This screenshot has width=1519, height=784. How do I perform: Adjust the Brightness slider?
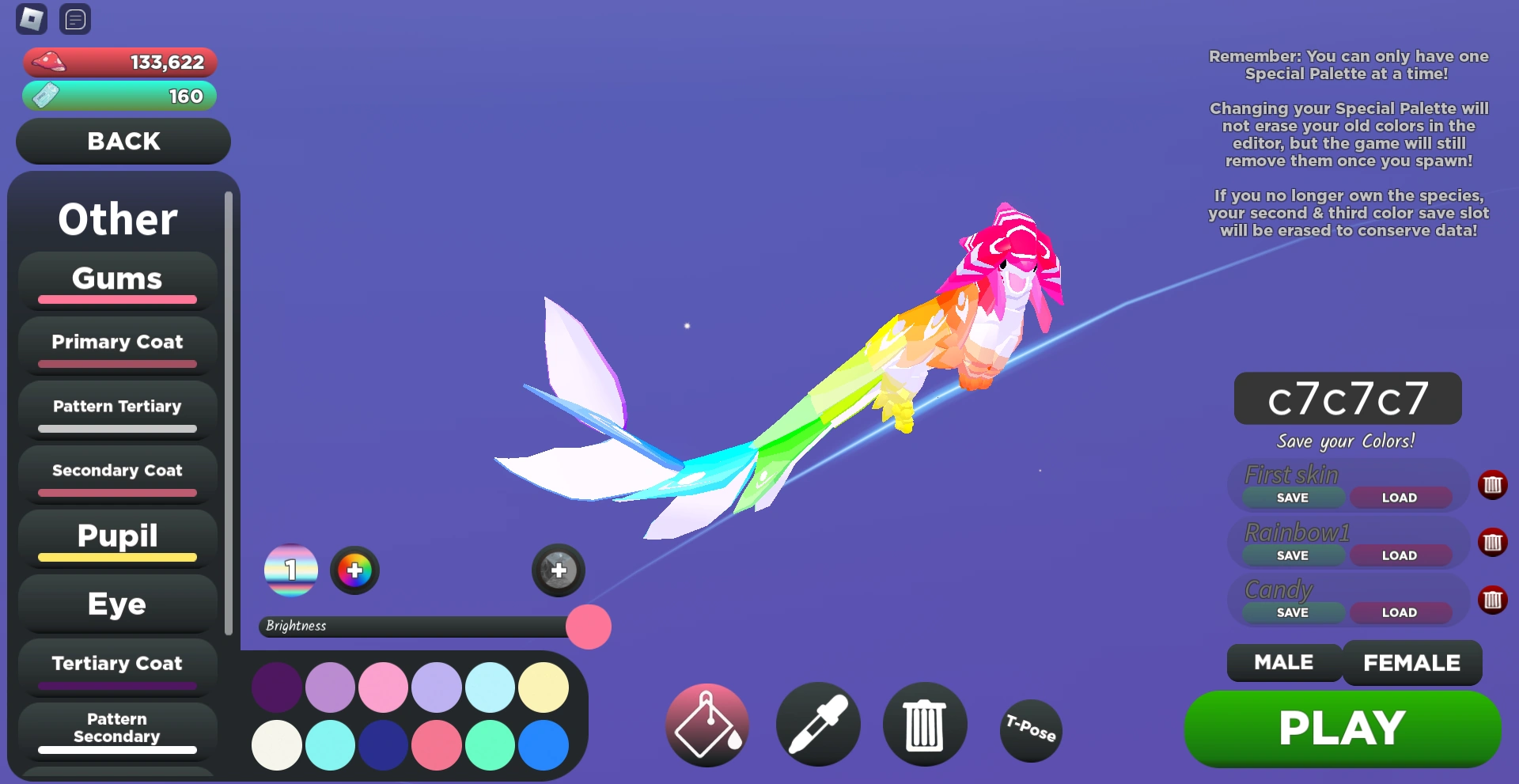tap(587, 626)
